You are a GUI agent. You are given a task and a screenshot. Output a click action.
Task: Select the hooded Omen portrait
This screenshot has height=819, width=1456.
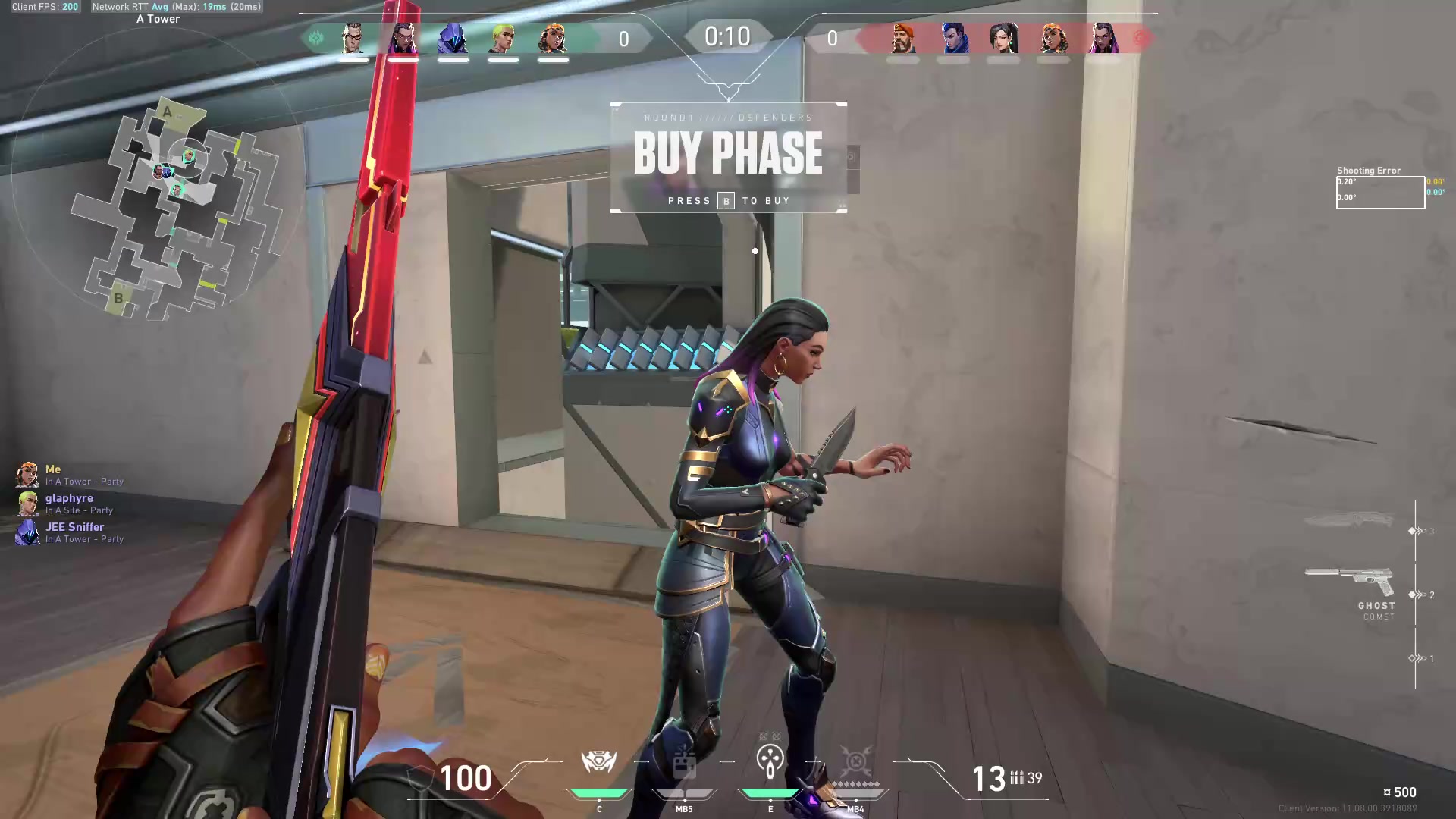point(453,38)
